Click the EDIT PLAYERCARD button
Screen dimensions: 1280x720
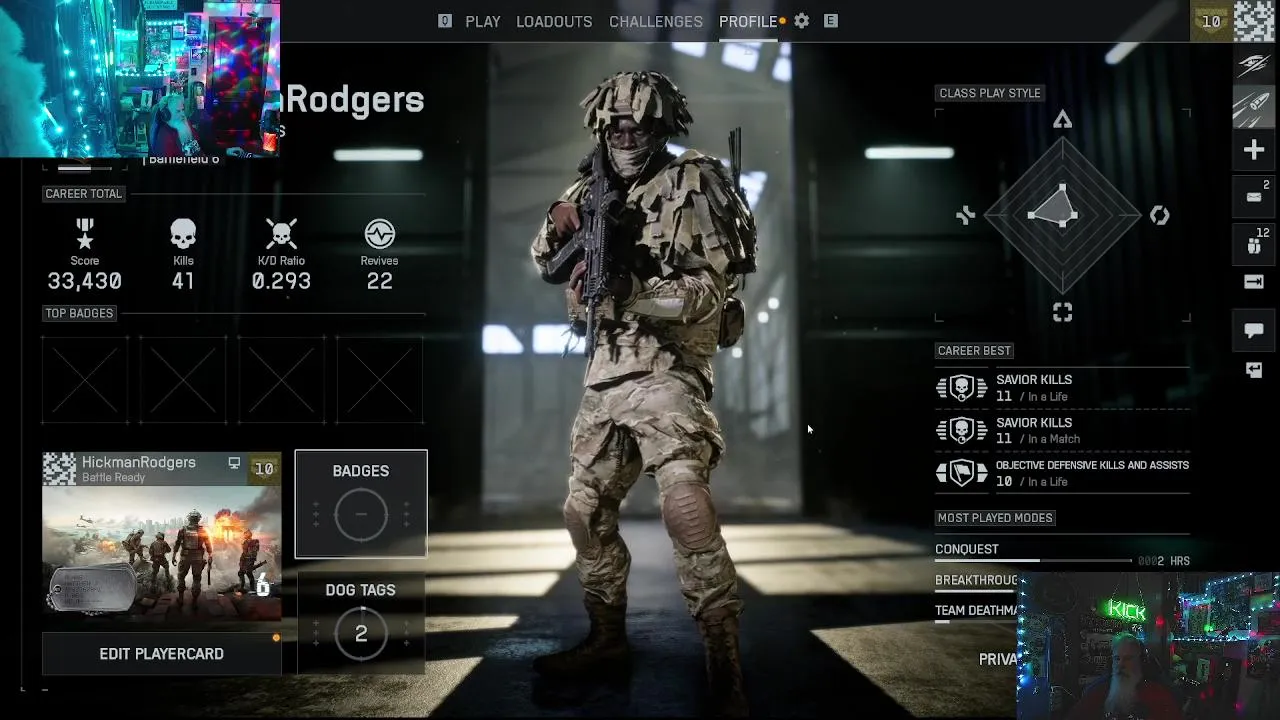pyautogui.click(x=161, y=654)
